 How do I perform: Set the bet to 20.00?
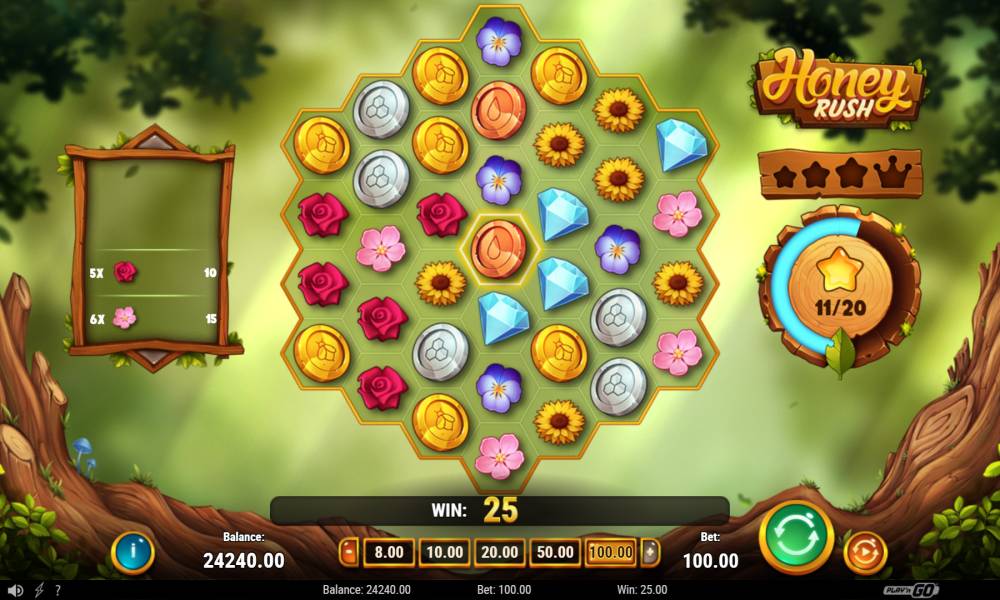click(x=500, y=551)
